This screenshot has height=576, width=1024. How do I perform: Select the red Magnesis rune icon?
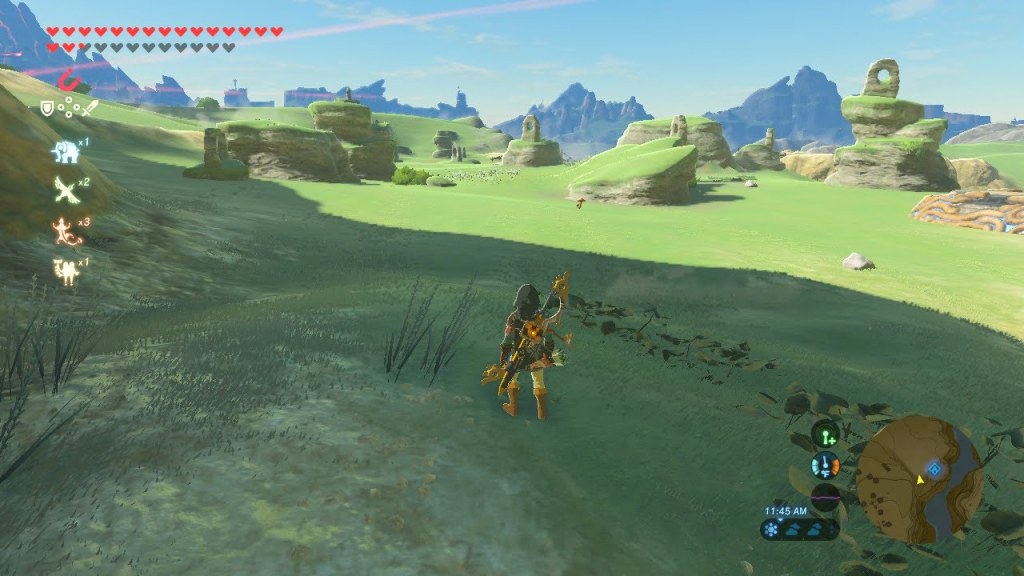tap(68, 81)
